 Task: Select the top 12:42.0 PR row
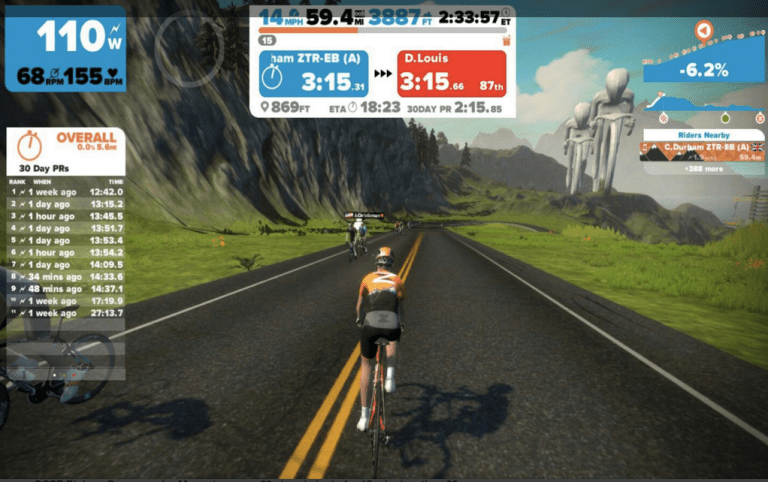coord(66,191)
